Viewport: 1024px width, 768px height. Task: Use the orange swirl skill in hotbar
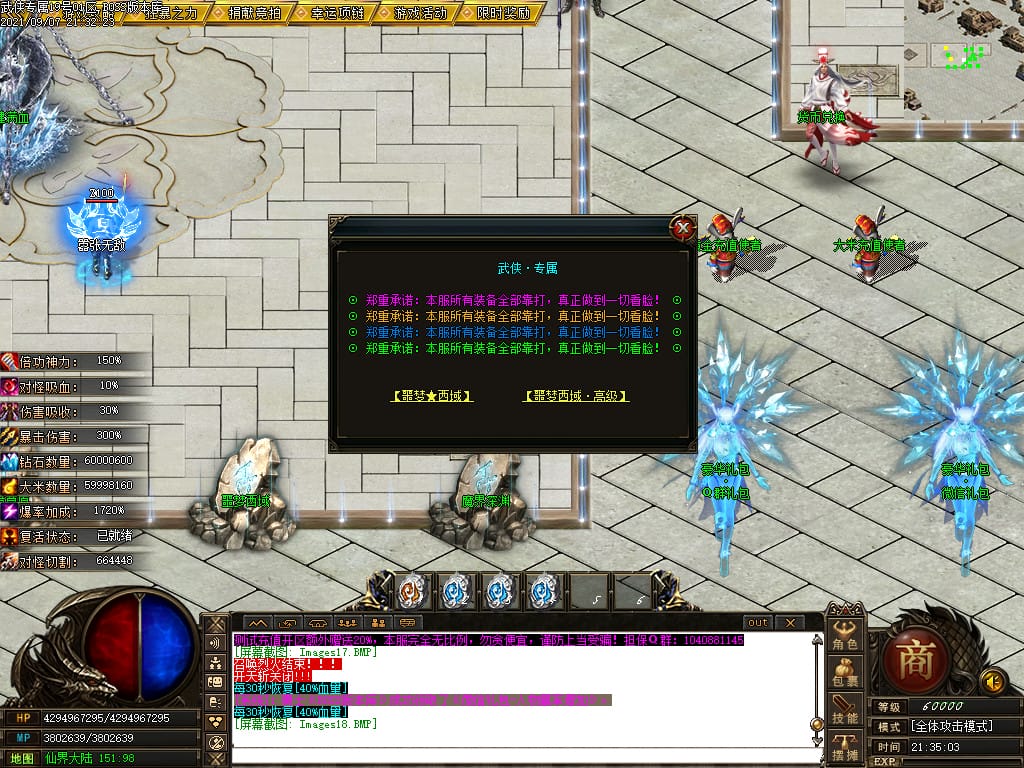[413, 591]
